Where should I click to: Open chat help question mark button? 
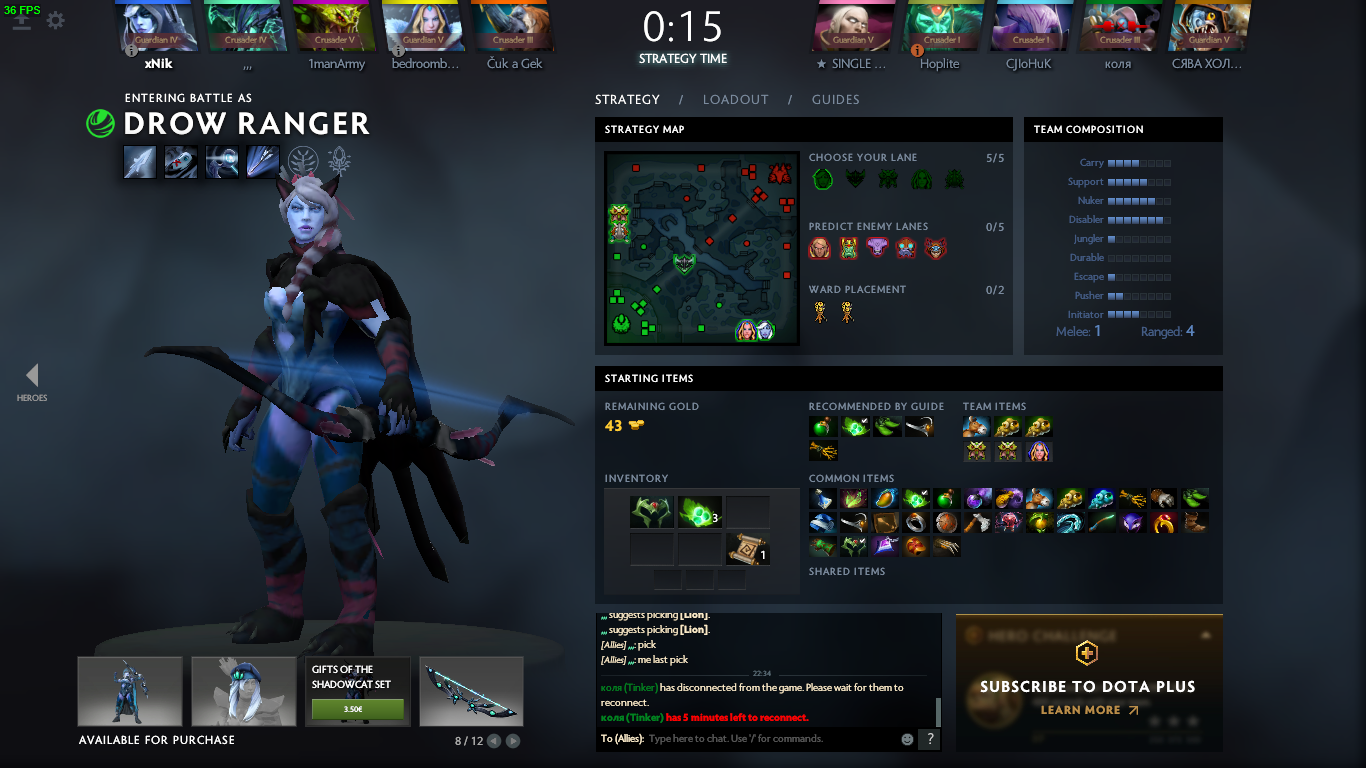(929, 739)
